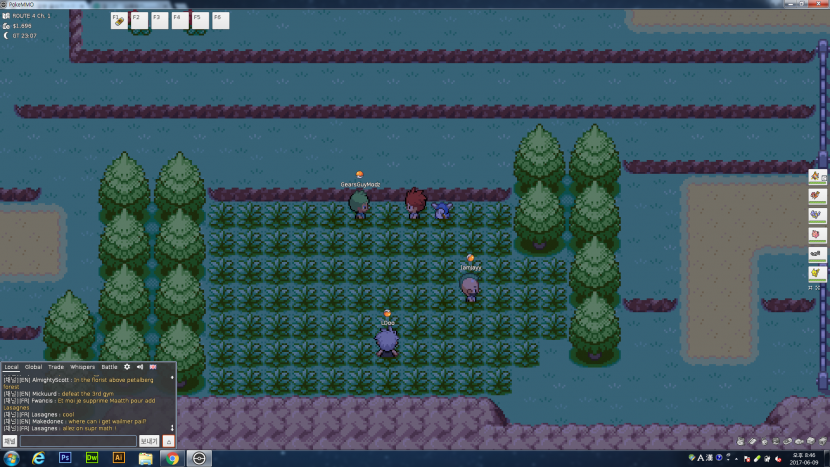Image resolution: width=830 pixels, height=467 pixels.
Task: Switch to the Global chat tab
Action: 33,367
